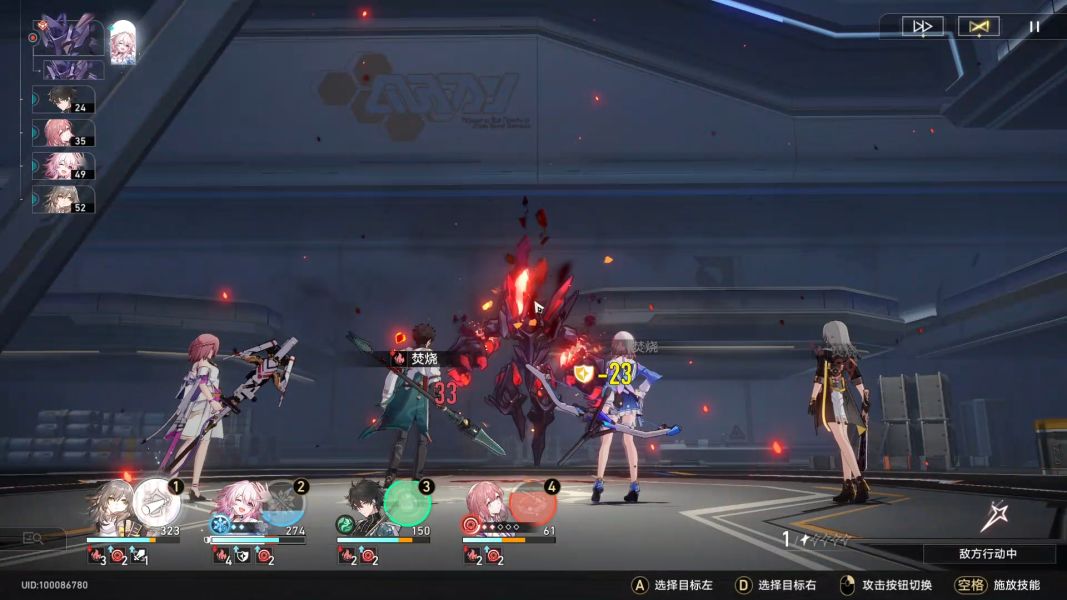This screenshot has width=1067, height=600.
Task: Select Dan Heng's turn order entry showing 24
Action: point(64,100)
